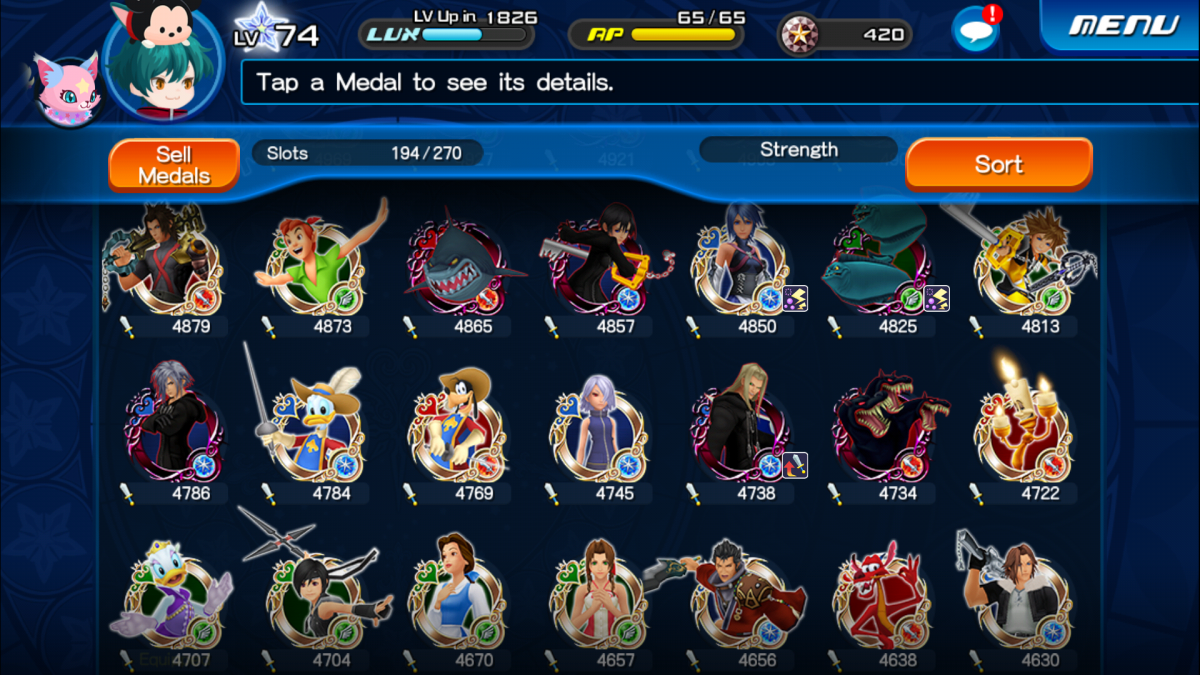Pick the Goofy musketeer medal 4769
This screenshot has width=1200, height=675.
pos(458,430)
